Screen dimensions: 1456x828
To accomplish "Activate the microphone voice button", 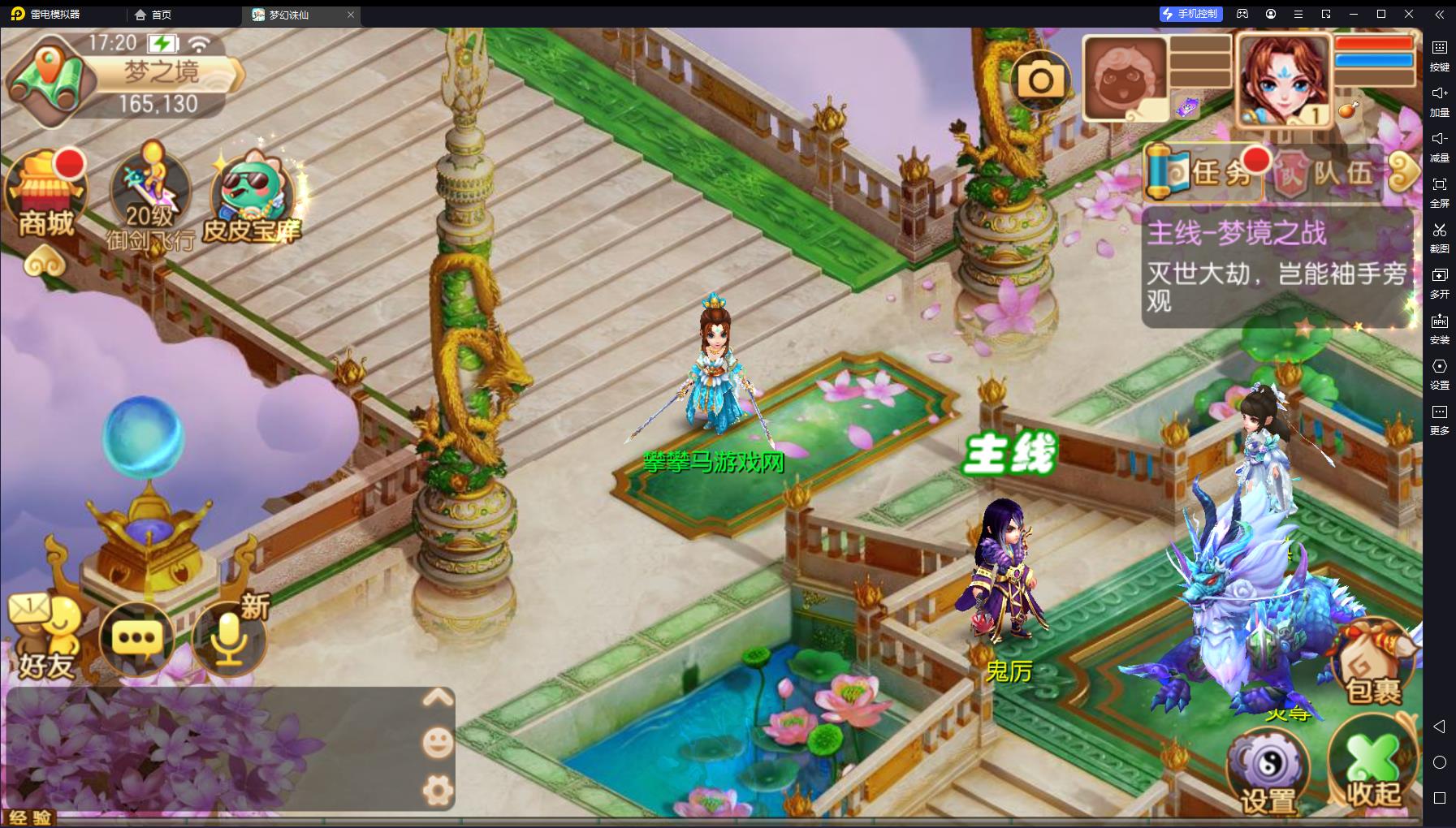I will tap(229, 638).
